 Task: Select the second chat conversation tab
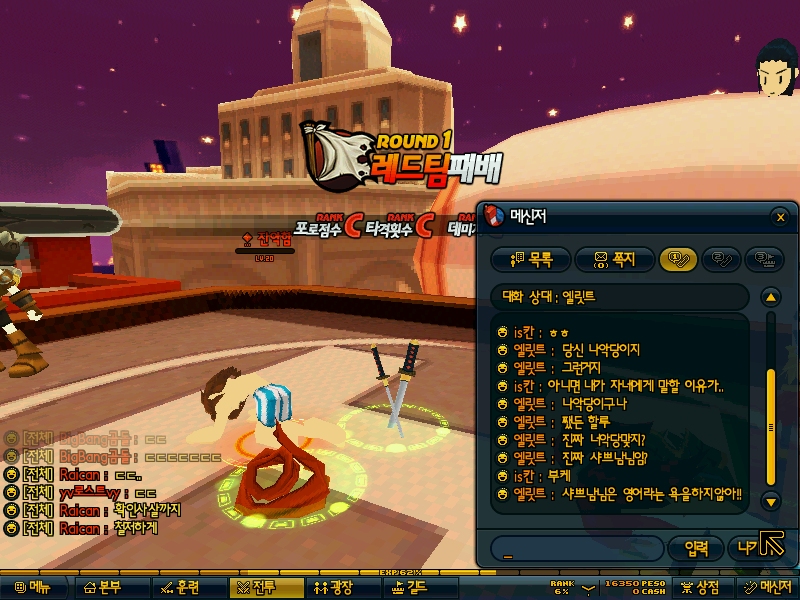click(x=723, y=260)
